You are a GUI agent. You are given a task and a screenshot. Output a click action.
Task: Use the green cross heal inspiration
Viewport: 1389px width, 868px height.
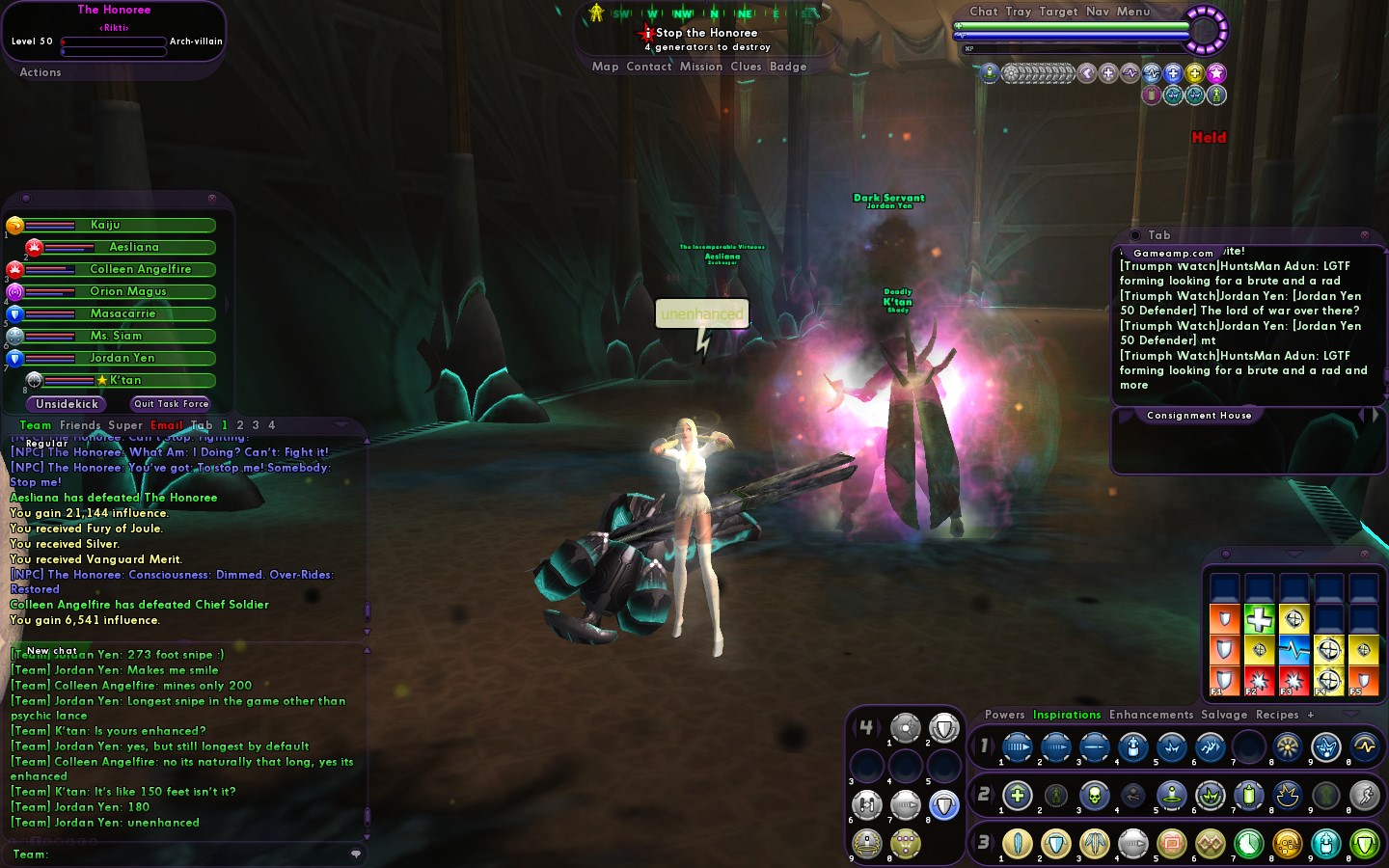pos(1259,619)
